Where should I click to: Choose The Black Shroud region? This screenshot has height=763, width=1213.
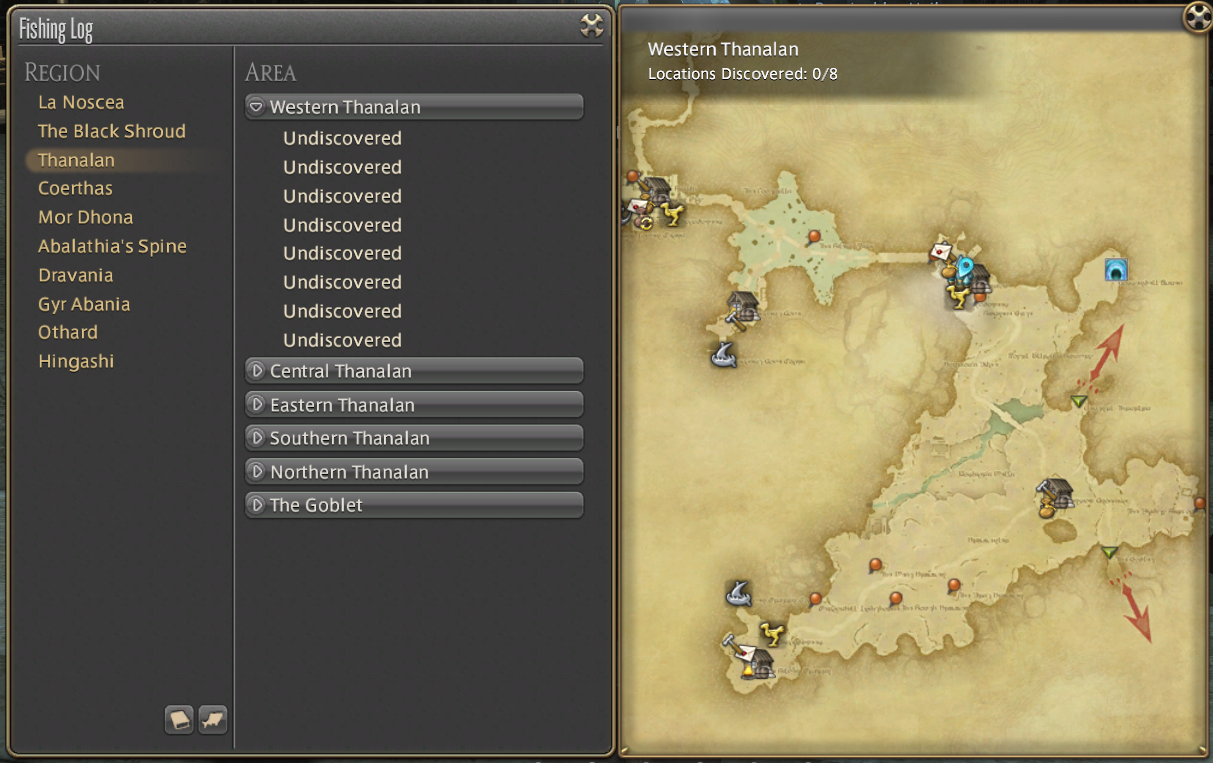point(112,131)
